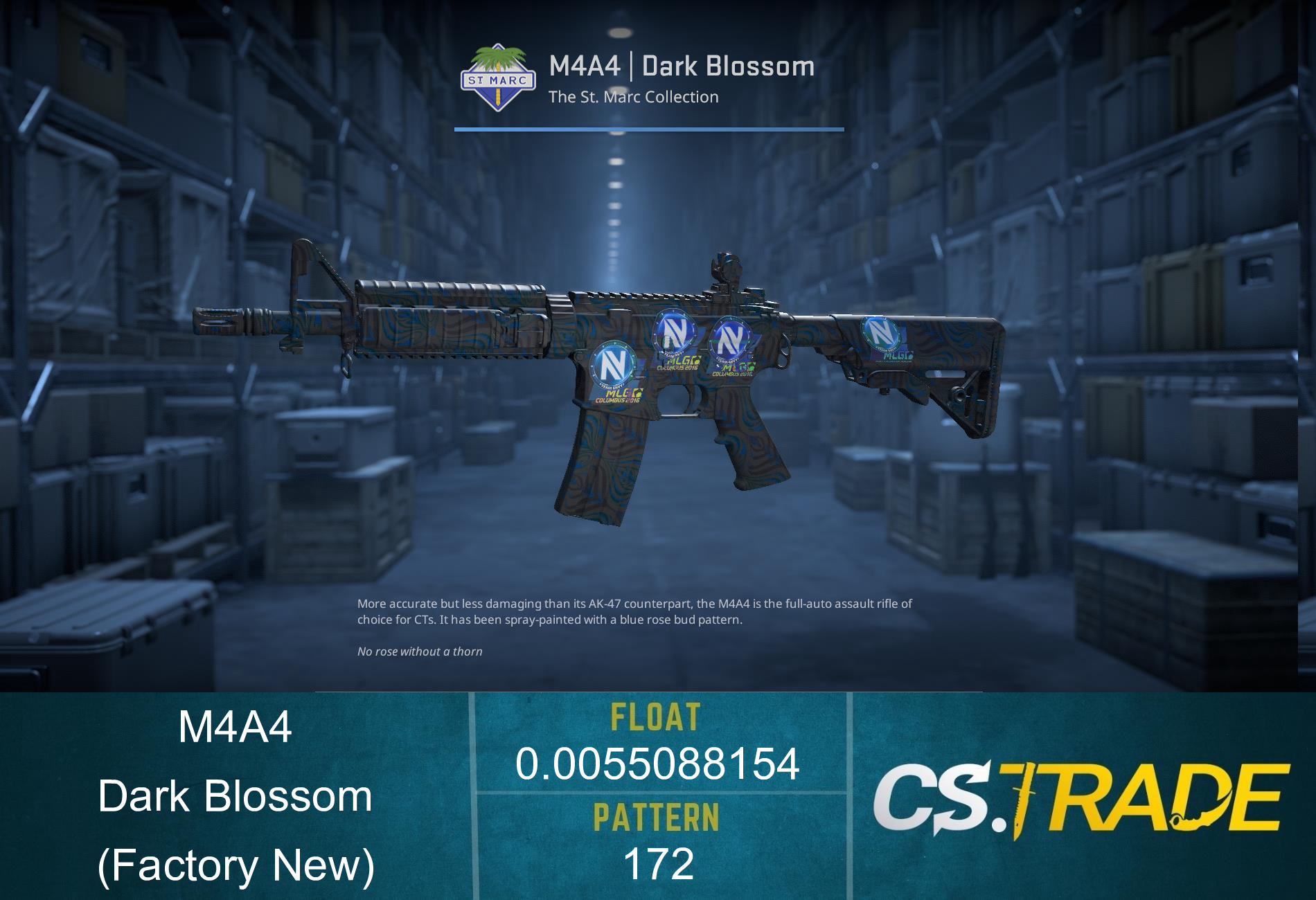Select The St. Marc Collection label
This screenshot has height=900, width=1316.
(632, 97)
